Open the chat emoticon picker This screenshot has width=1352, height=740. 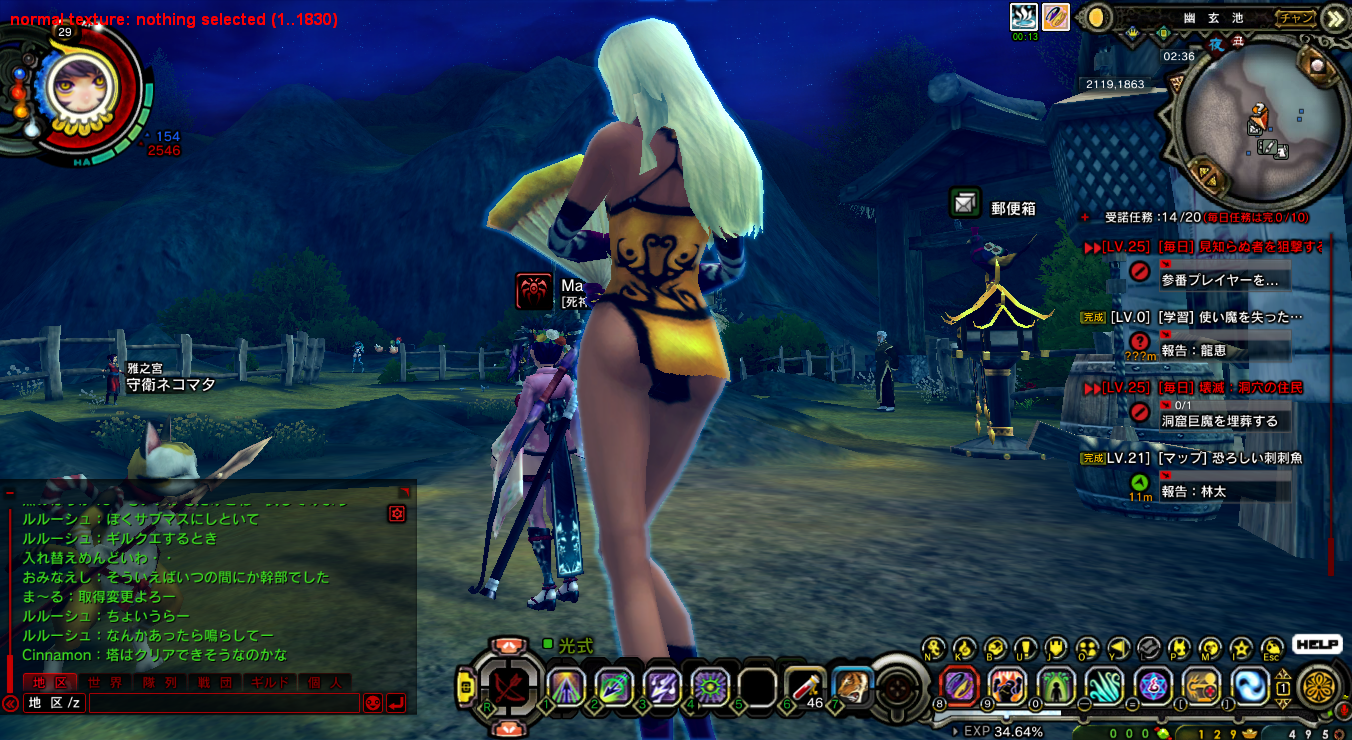pos(373,703)
